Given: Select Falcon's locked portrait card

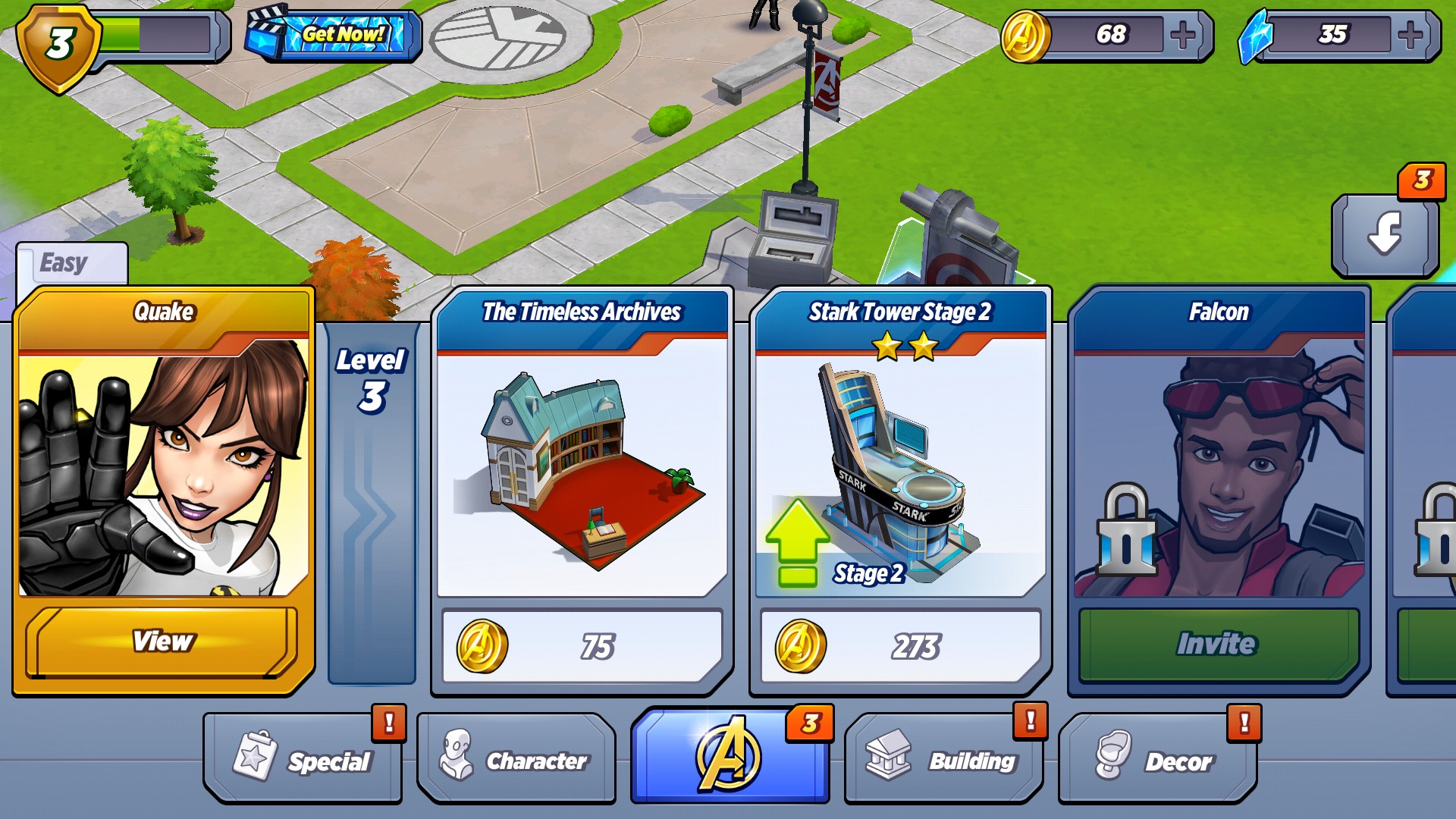Looking at the screenshot, I should click(1218, 472).
